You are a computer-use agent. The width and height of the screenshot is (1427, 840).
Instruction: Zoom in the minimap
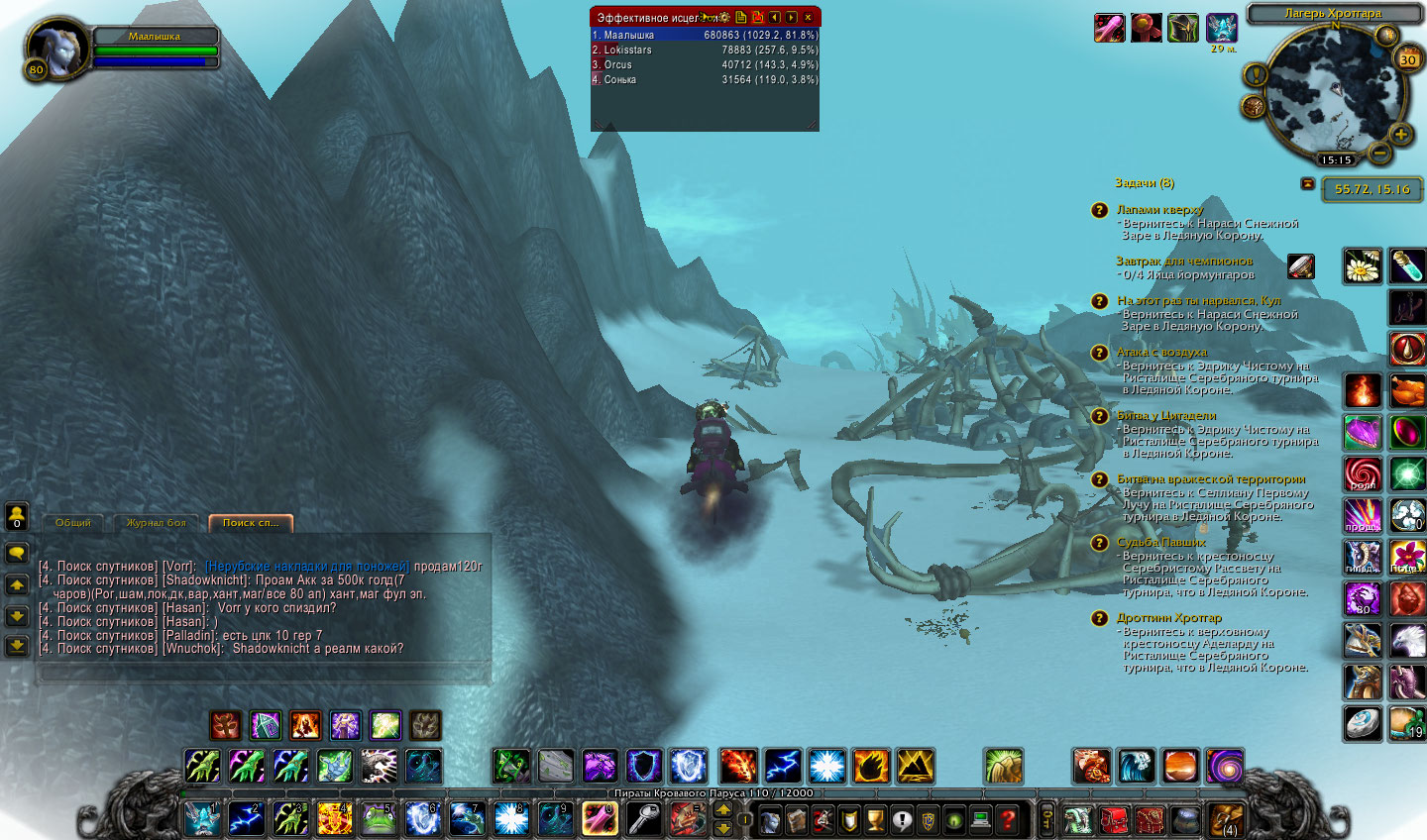pos(1400,135)
